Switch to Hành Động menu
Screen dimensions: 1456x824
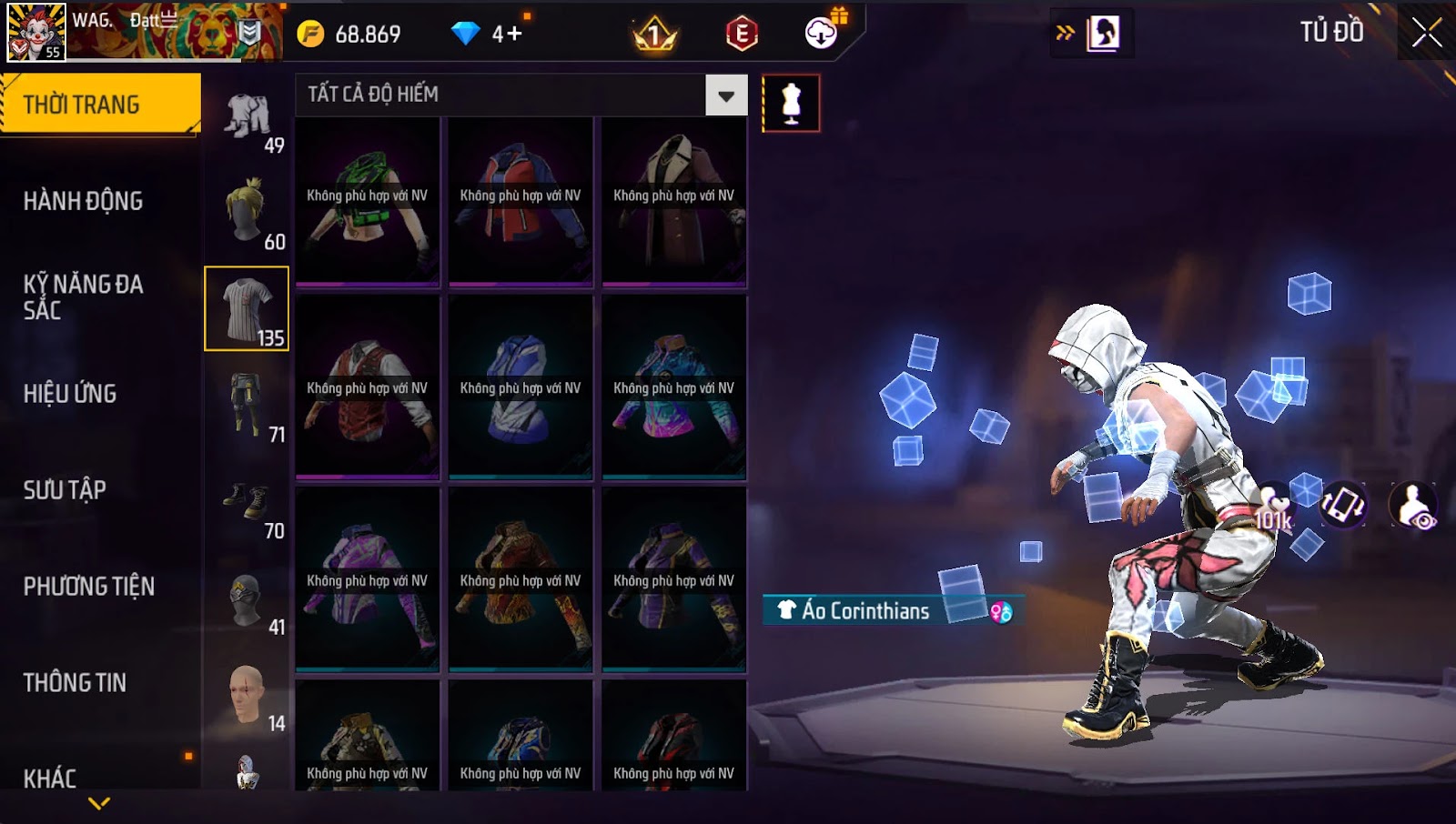(83, 201)
